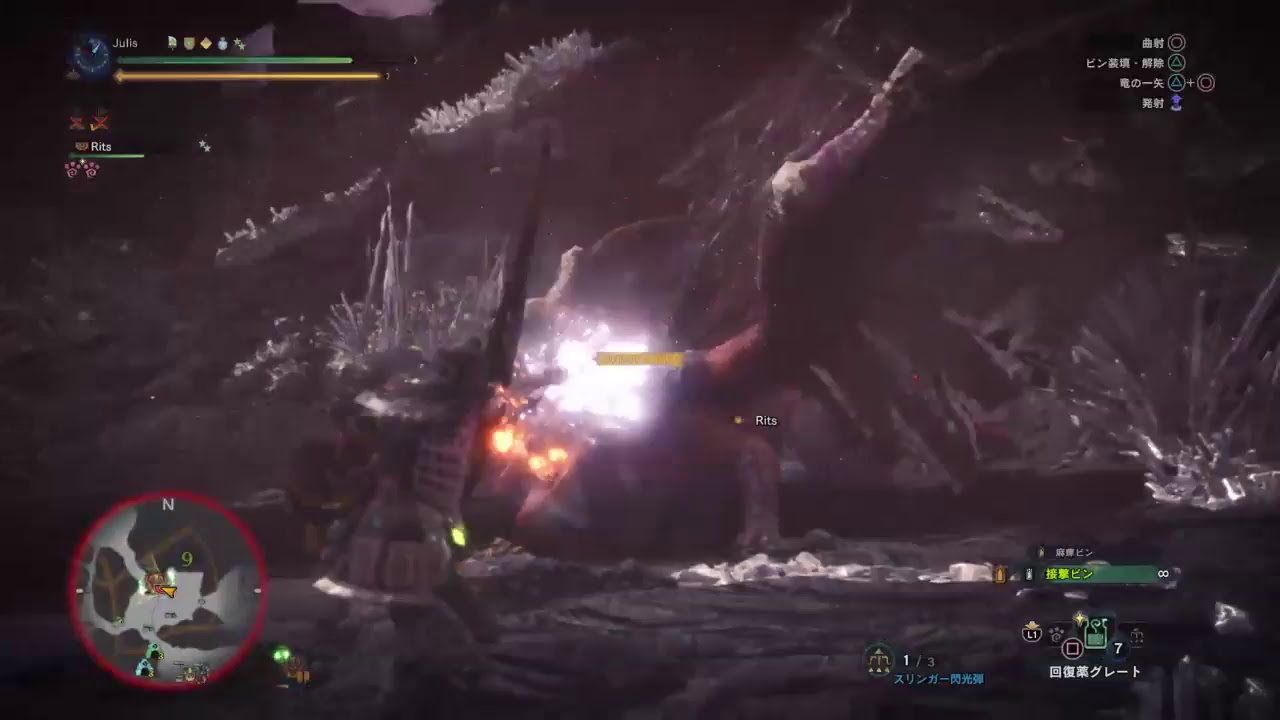Click the square button prompt over item bar
Image resolution: width=1280 pixels, height=720 pixels.
1072,649
